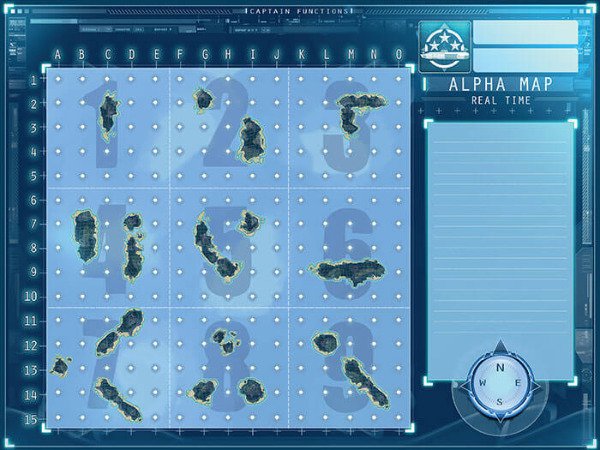Click the compass rose
This screenshot has width=600, height=450.
[x=499, y=383]
